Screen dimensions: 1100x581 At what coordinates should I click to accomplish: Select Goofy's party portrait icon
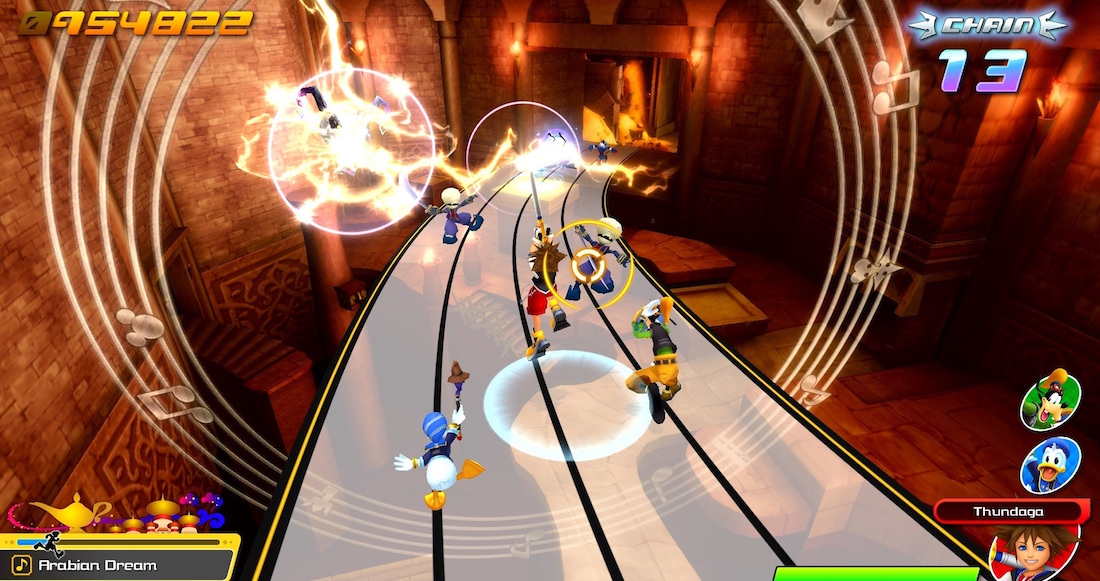[1049, 400]
